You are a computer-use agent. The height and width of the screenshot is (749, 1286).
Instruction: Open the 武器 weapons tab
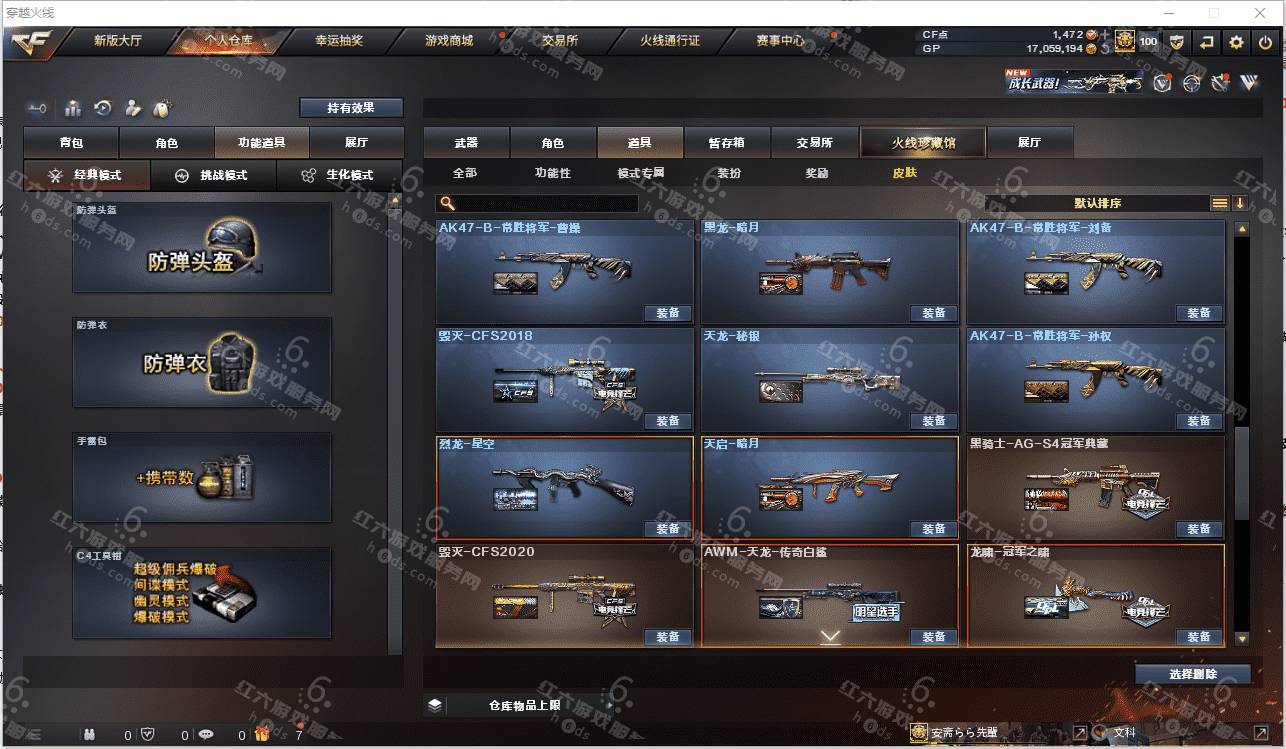466,143
